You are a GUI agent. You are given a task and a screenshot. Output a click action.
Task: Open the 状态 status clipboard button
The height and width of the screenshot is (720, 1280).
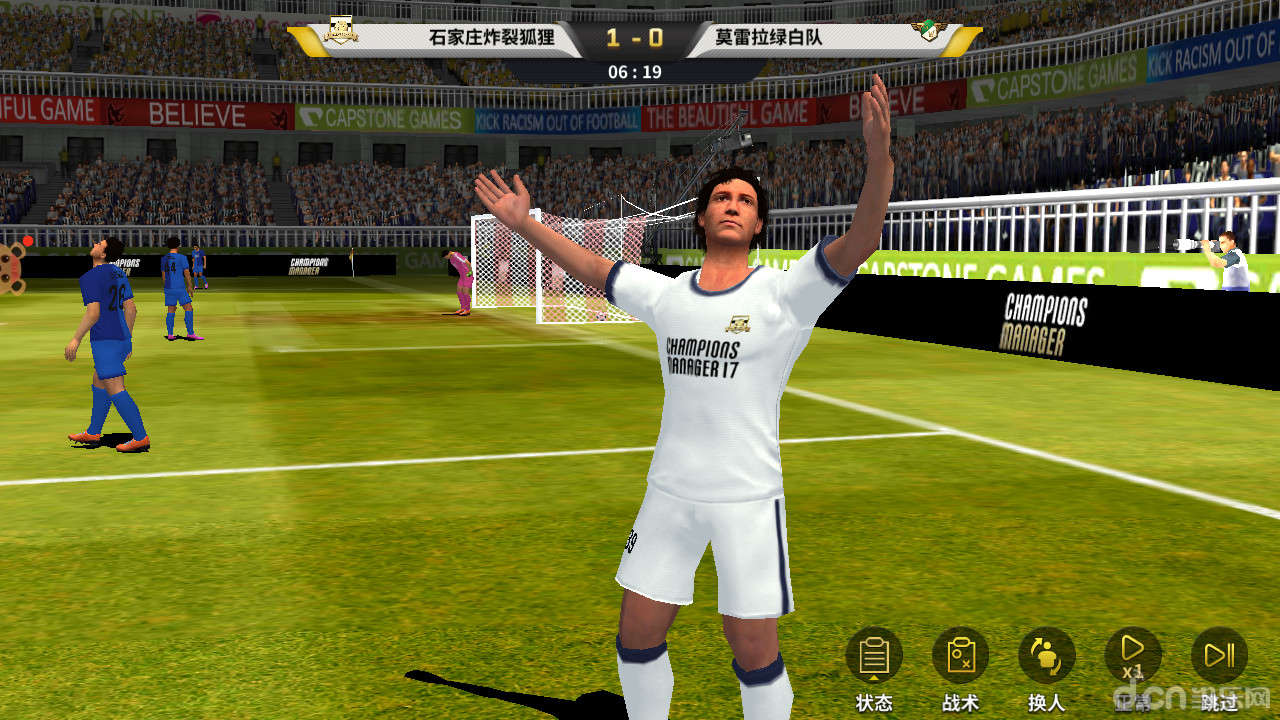[x=874, y=656]
